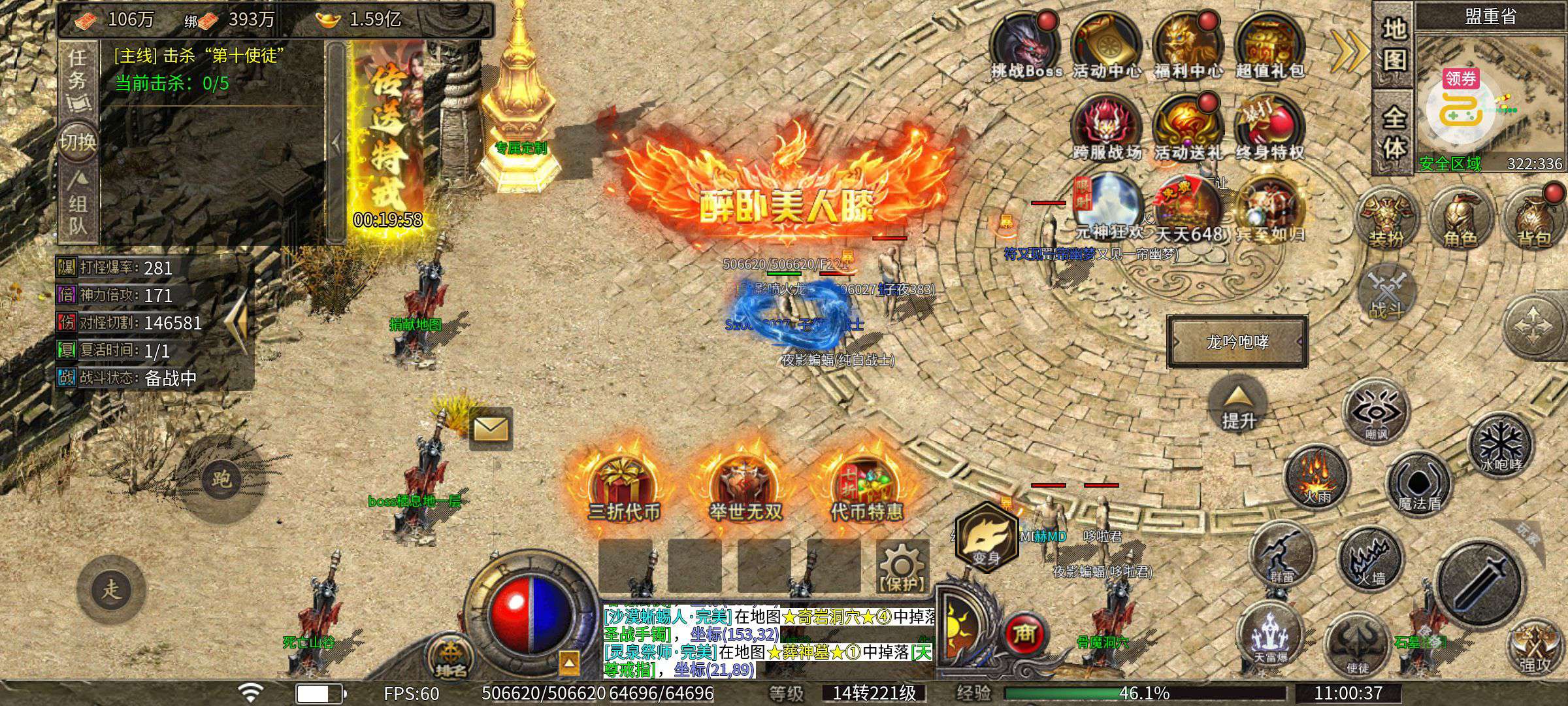1568x706 pixels.
Task: Cast the 火墙 fire wall skill
Action: (1371, 559)
